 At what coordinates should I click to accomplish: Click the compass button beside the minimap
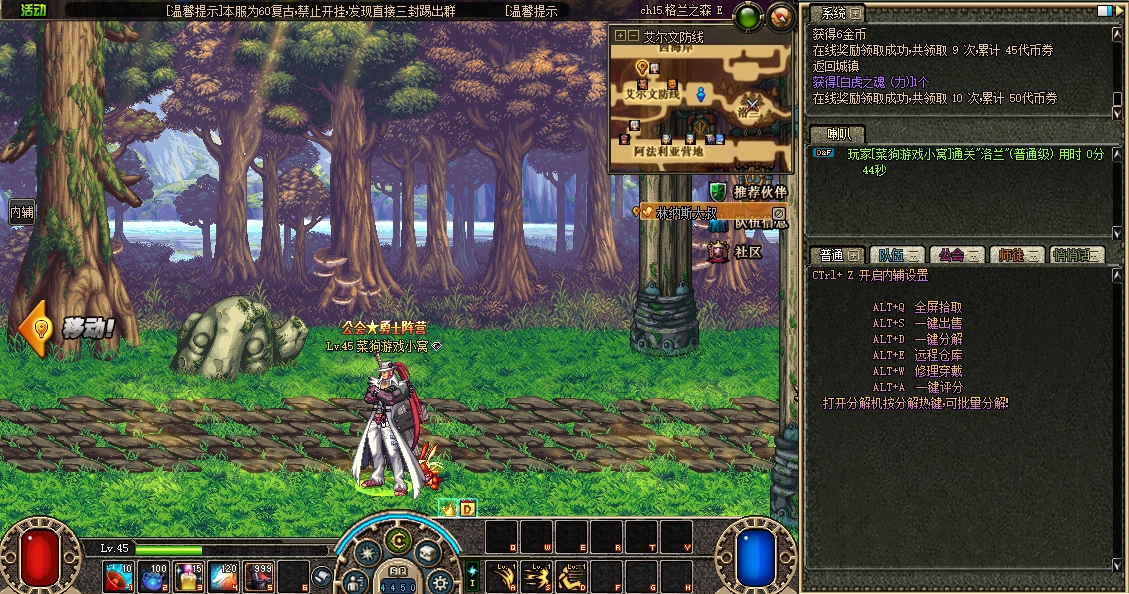(x=780, y=16)
